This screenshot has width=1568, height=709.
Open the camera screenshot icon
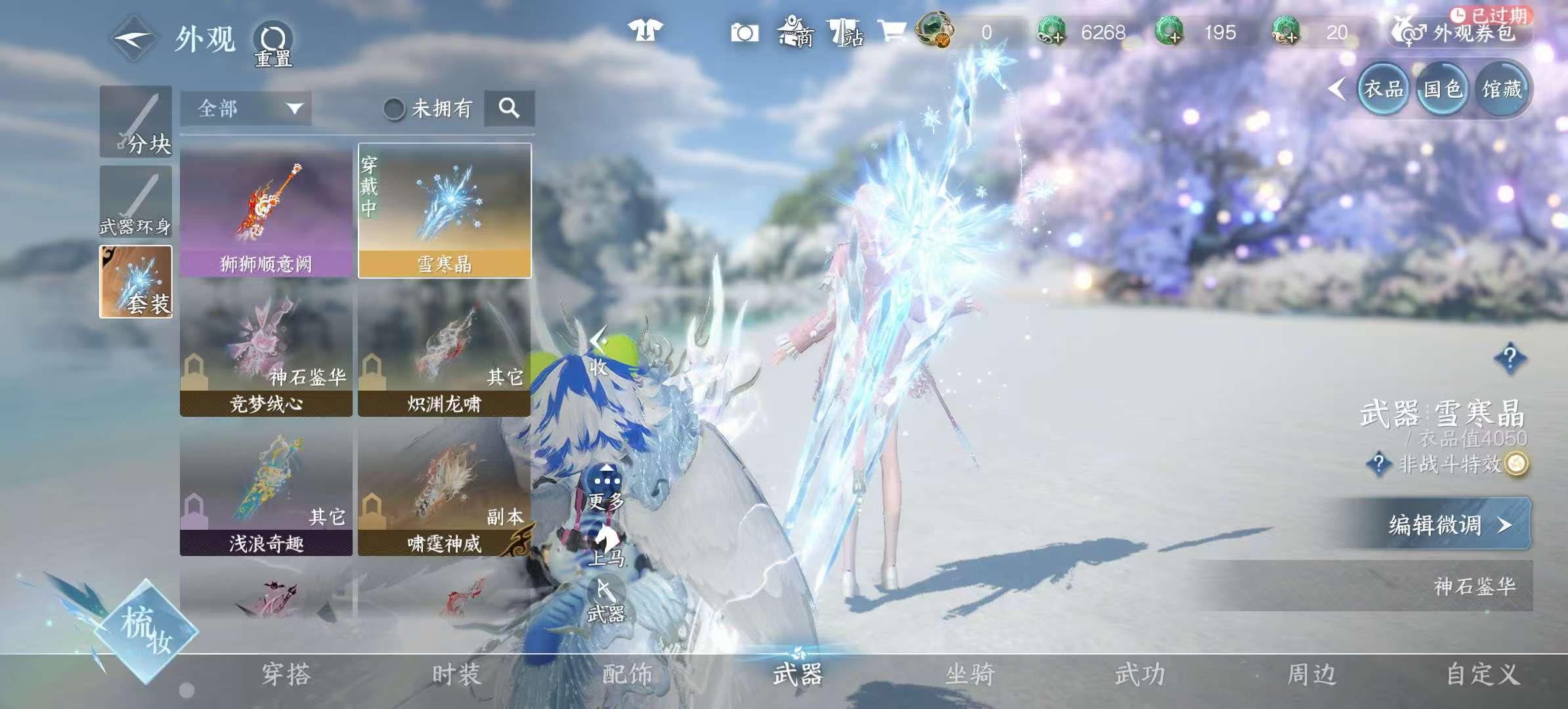tap(745, 32)
